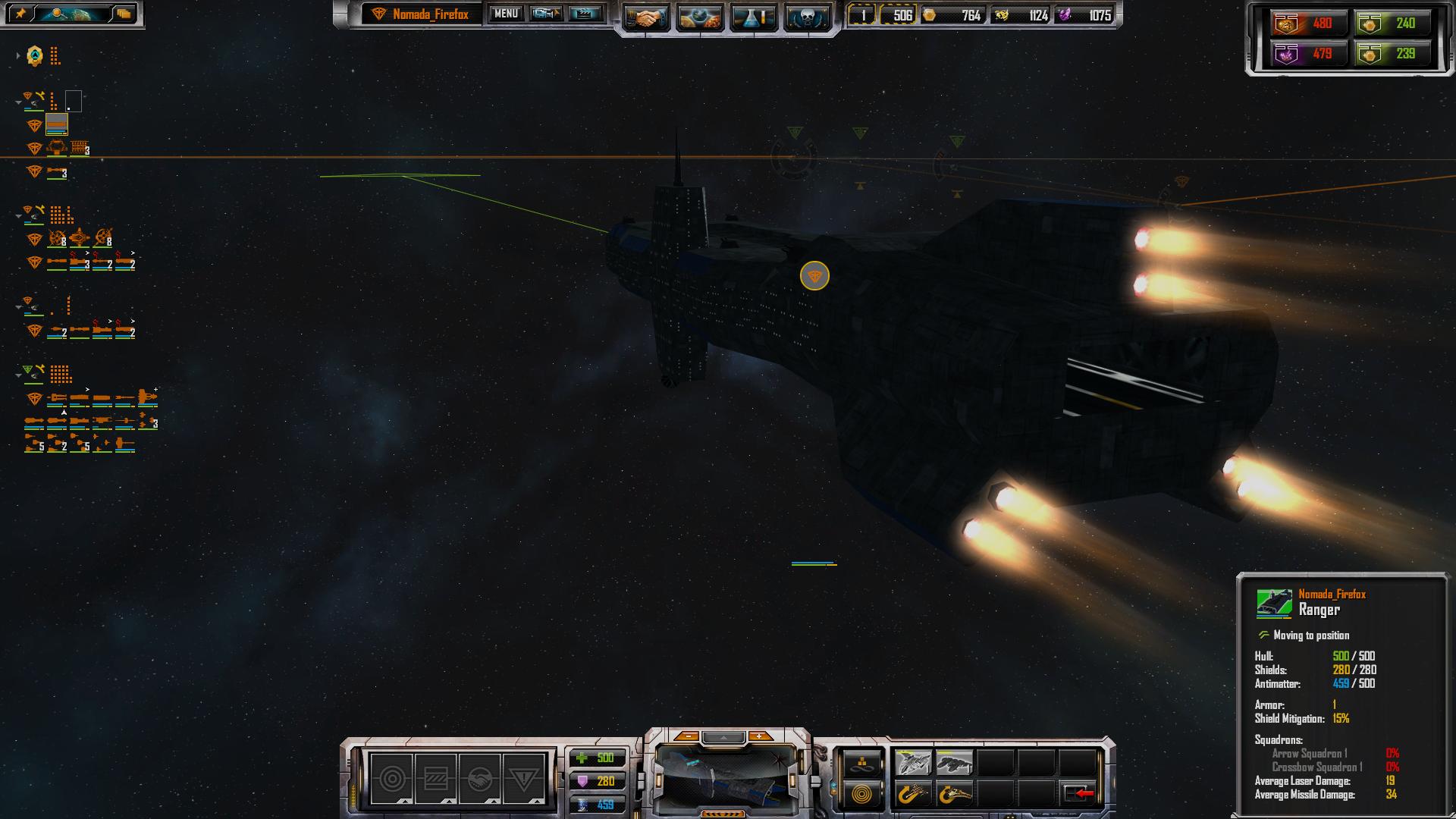This screenshot has height=819, width=1456.
Task: Select the Crossbow Squadron bomber icon
Action: (954, 761)
